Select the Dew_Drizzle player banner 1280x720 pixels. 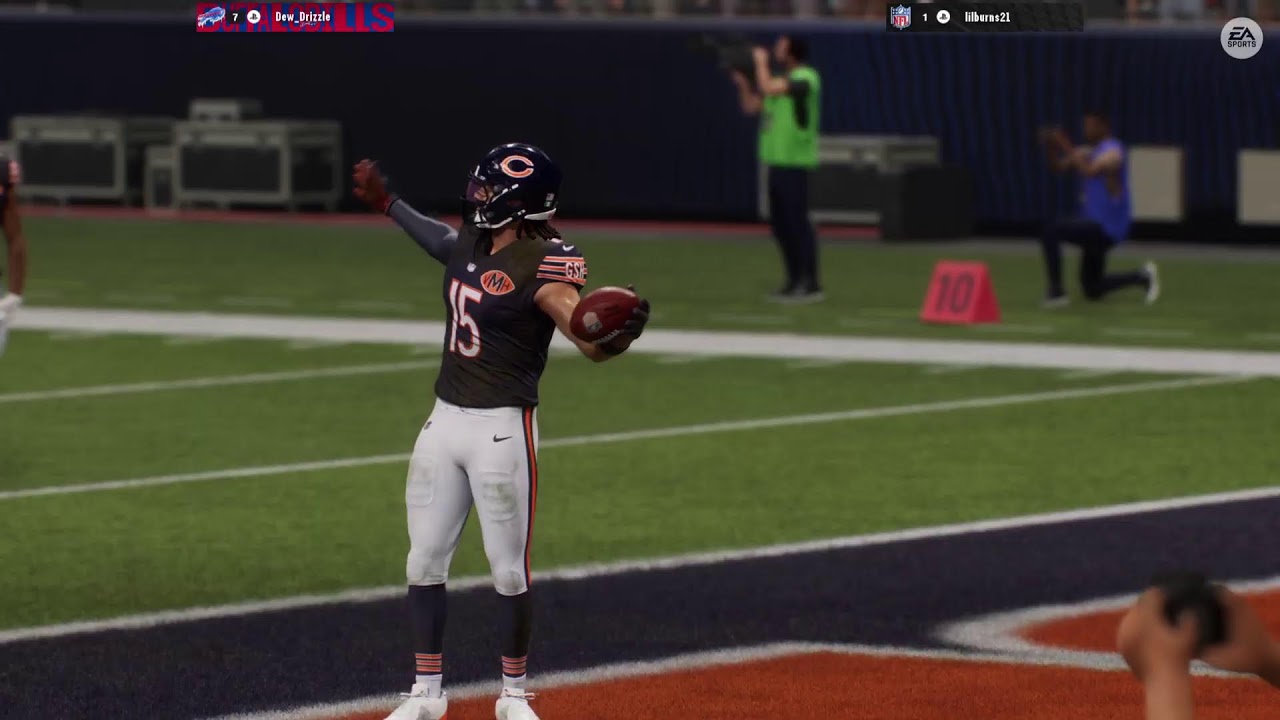[295, 17]
